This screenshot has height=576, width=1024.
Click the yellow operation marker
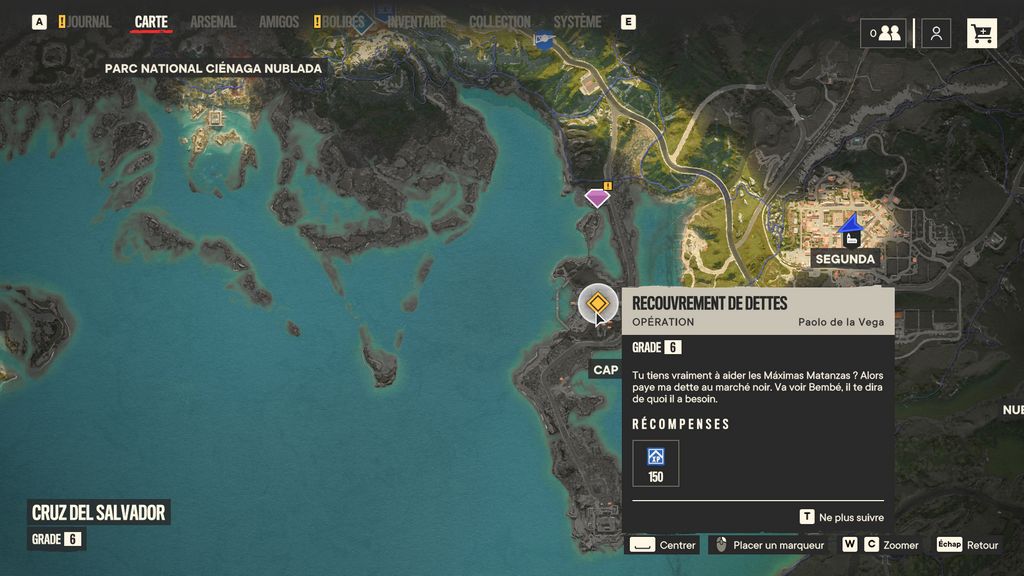tap(598, 304)
